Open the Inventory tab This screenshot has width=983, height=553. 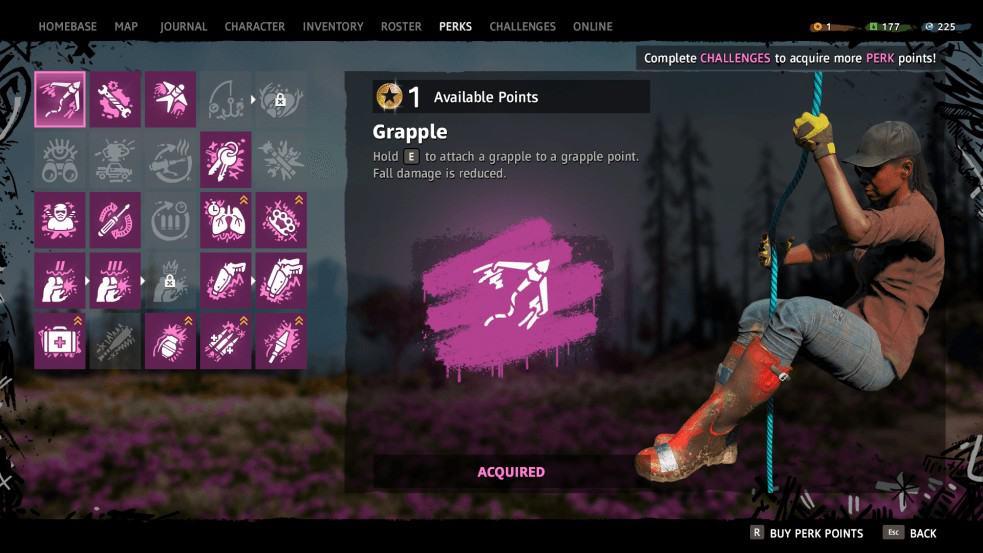(x=333, y=26)
